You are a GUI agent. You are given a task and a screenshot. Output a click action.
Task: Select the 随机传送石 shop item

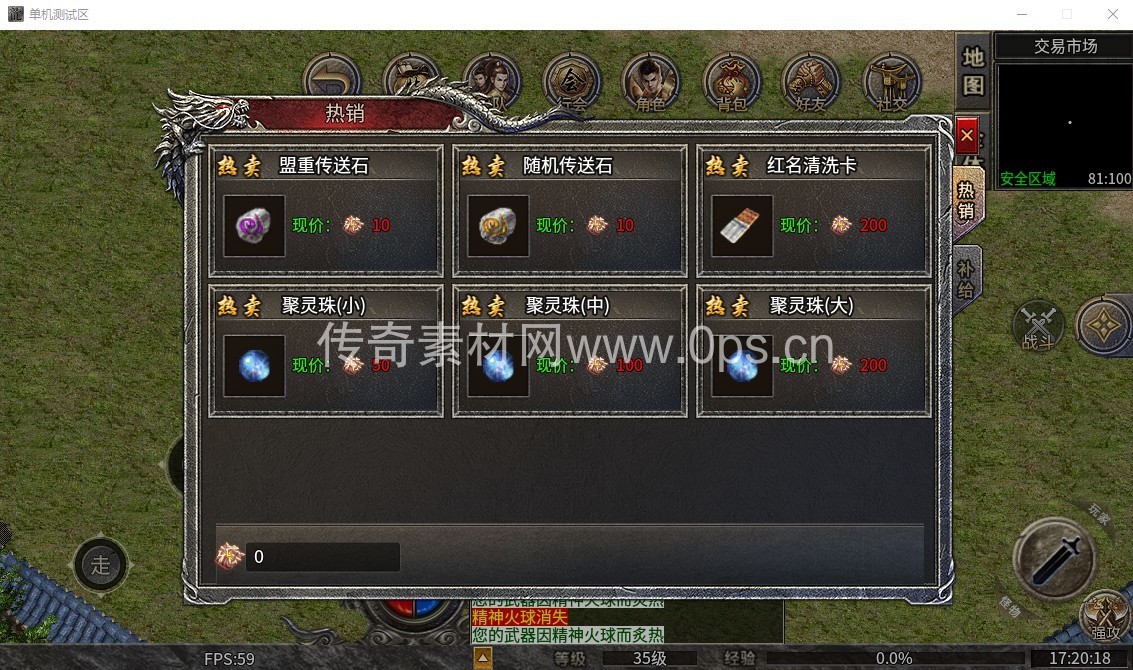tap(498, 226)
